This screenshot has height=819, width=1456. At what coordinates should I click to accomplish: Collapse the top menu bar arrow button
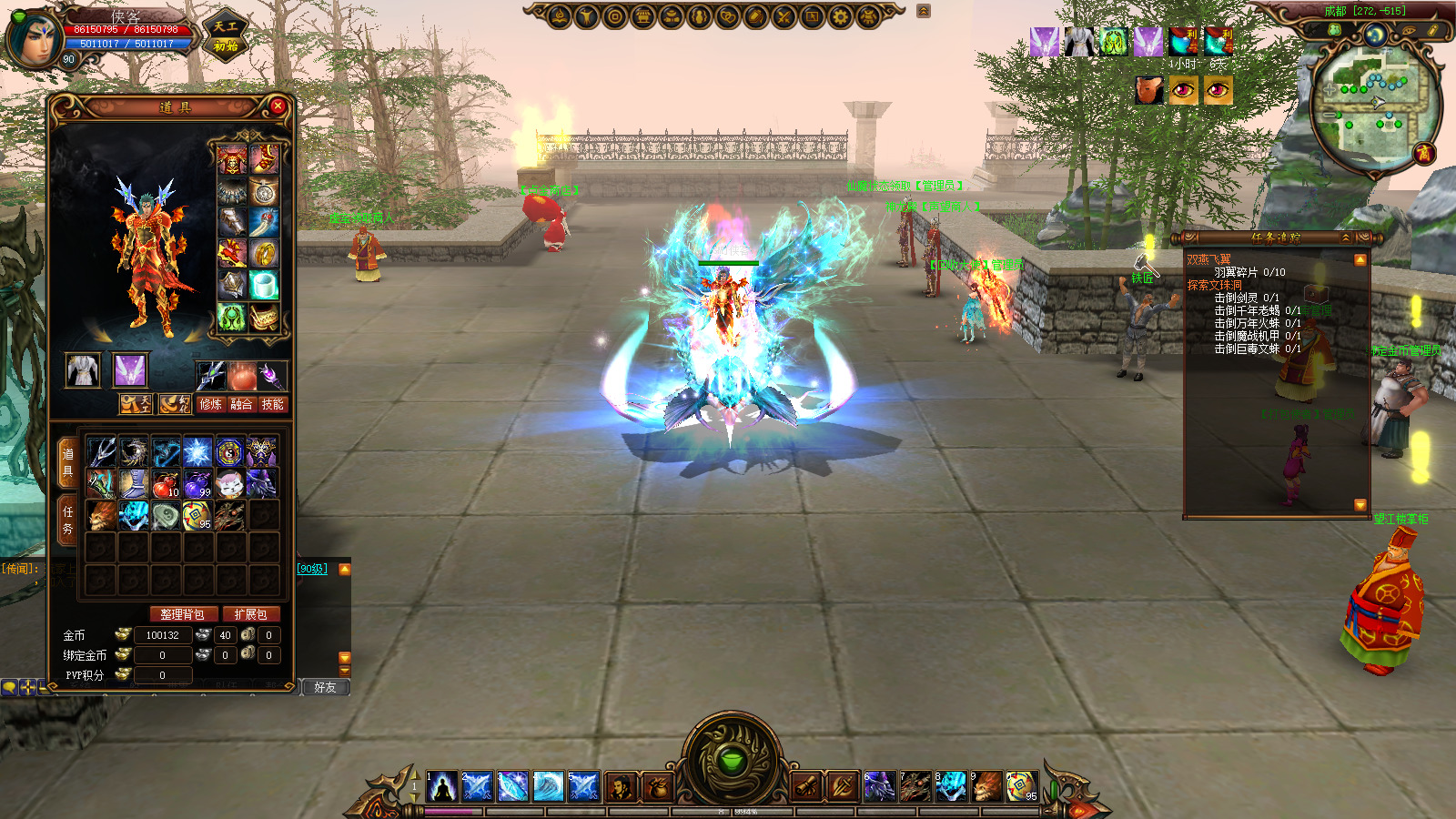point(924,11)
